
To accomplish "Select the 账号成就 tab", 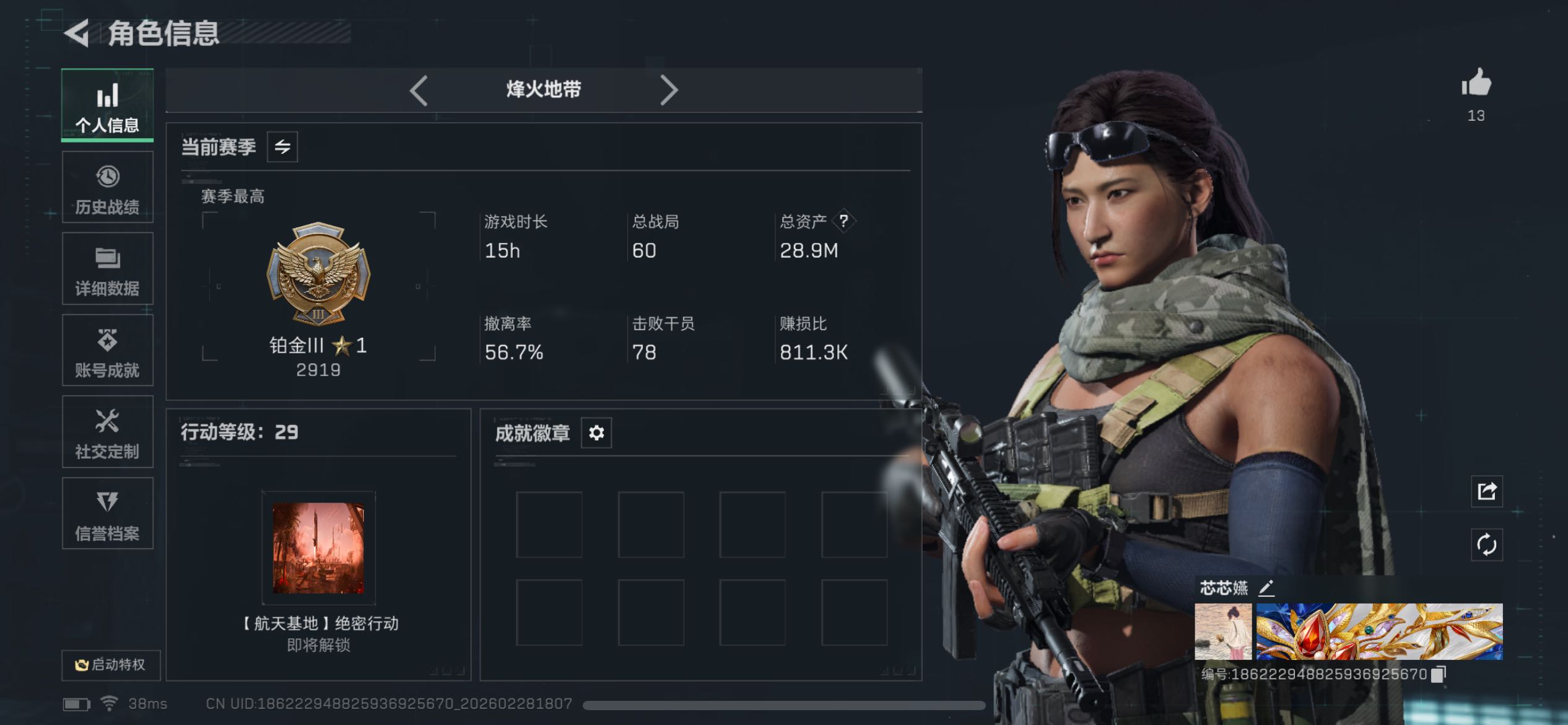I will tap(107, 351).
